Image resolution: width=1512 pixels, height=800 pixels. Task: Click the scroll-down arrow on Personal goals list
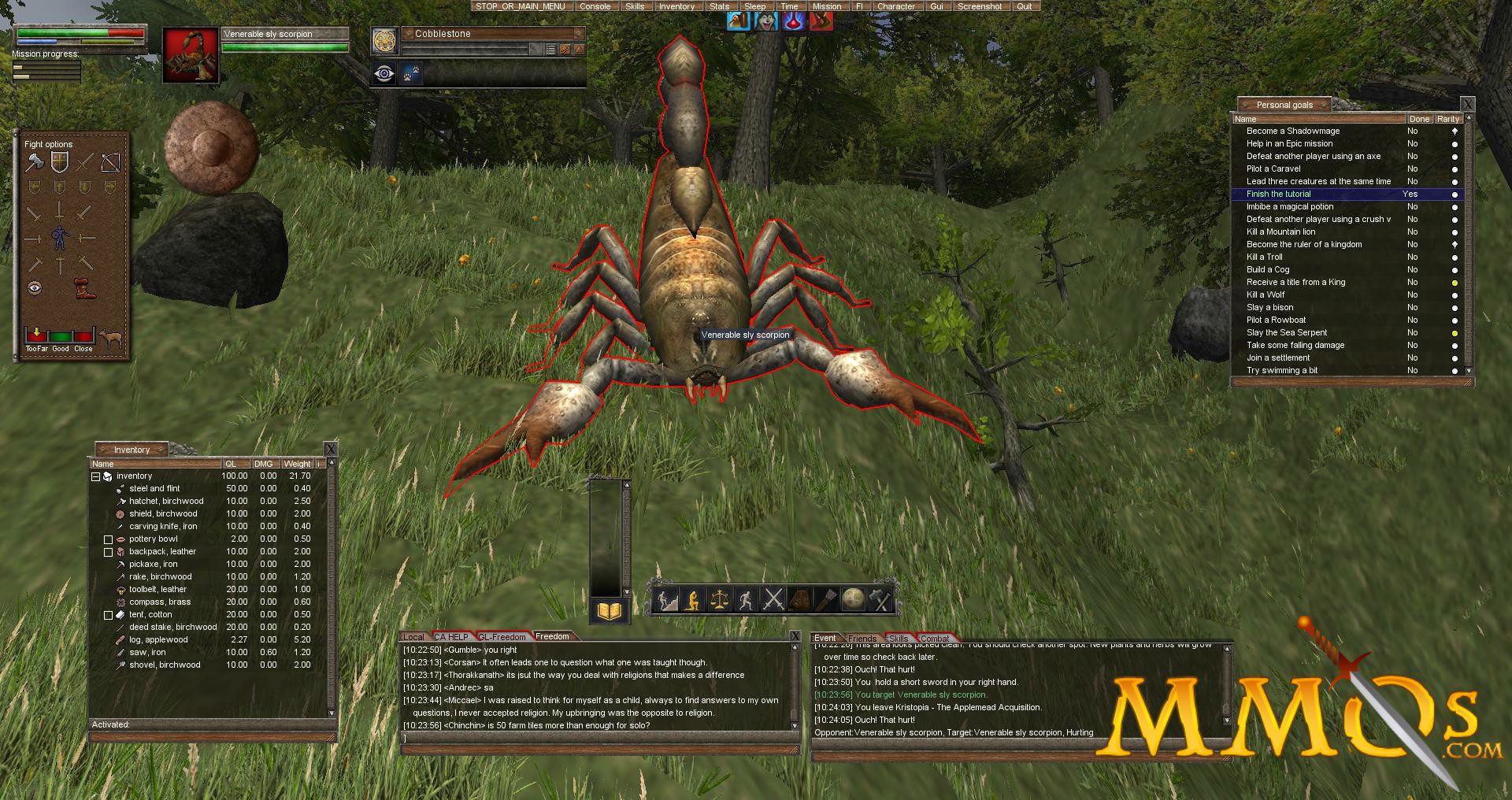(1468, 371)
